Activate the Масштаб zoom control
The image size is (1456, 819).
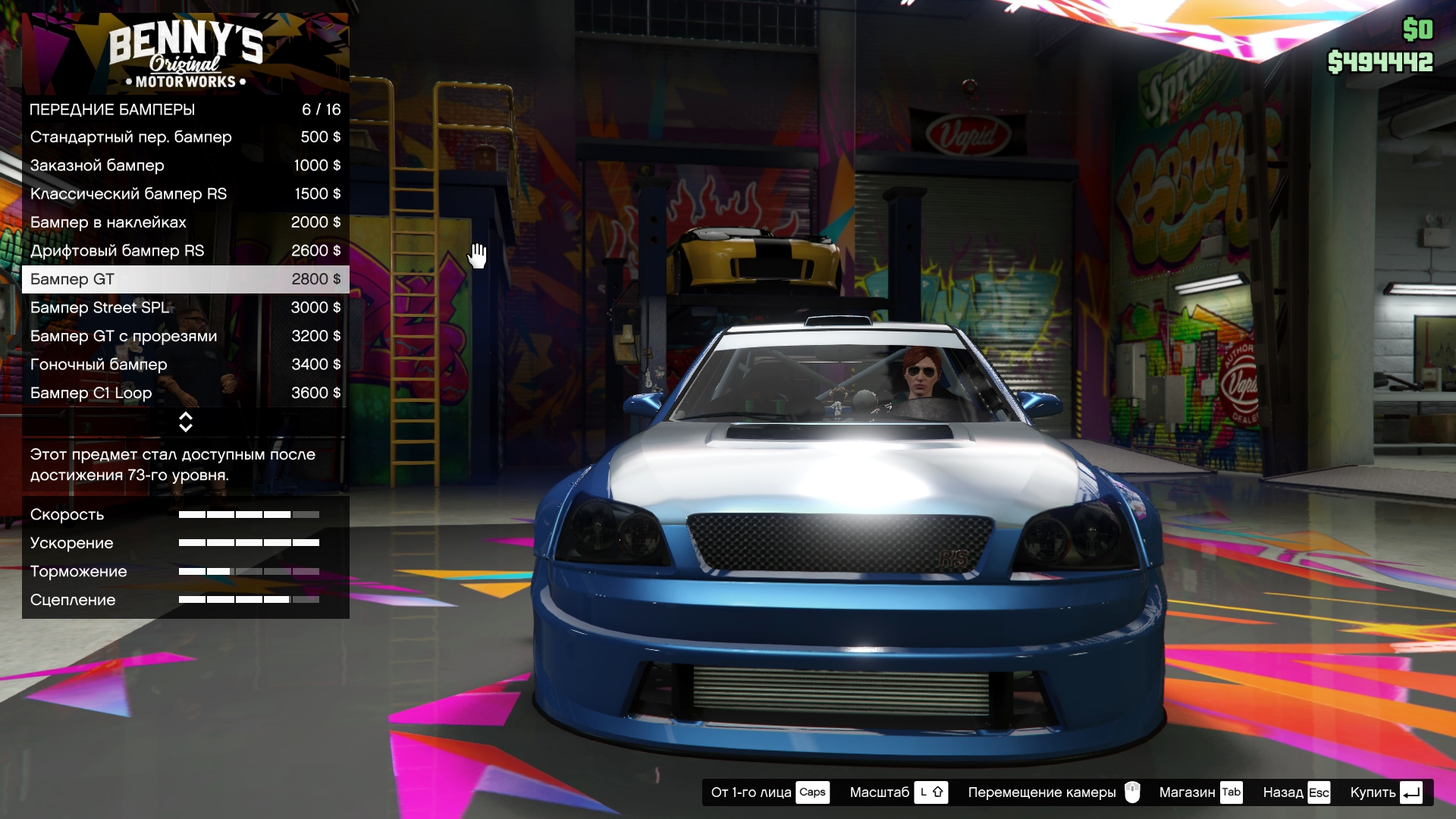point(898,792)
